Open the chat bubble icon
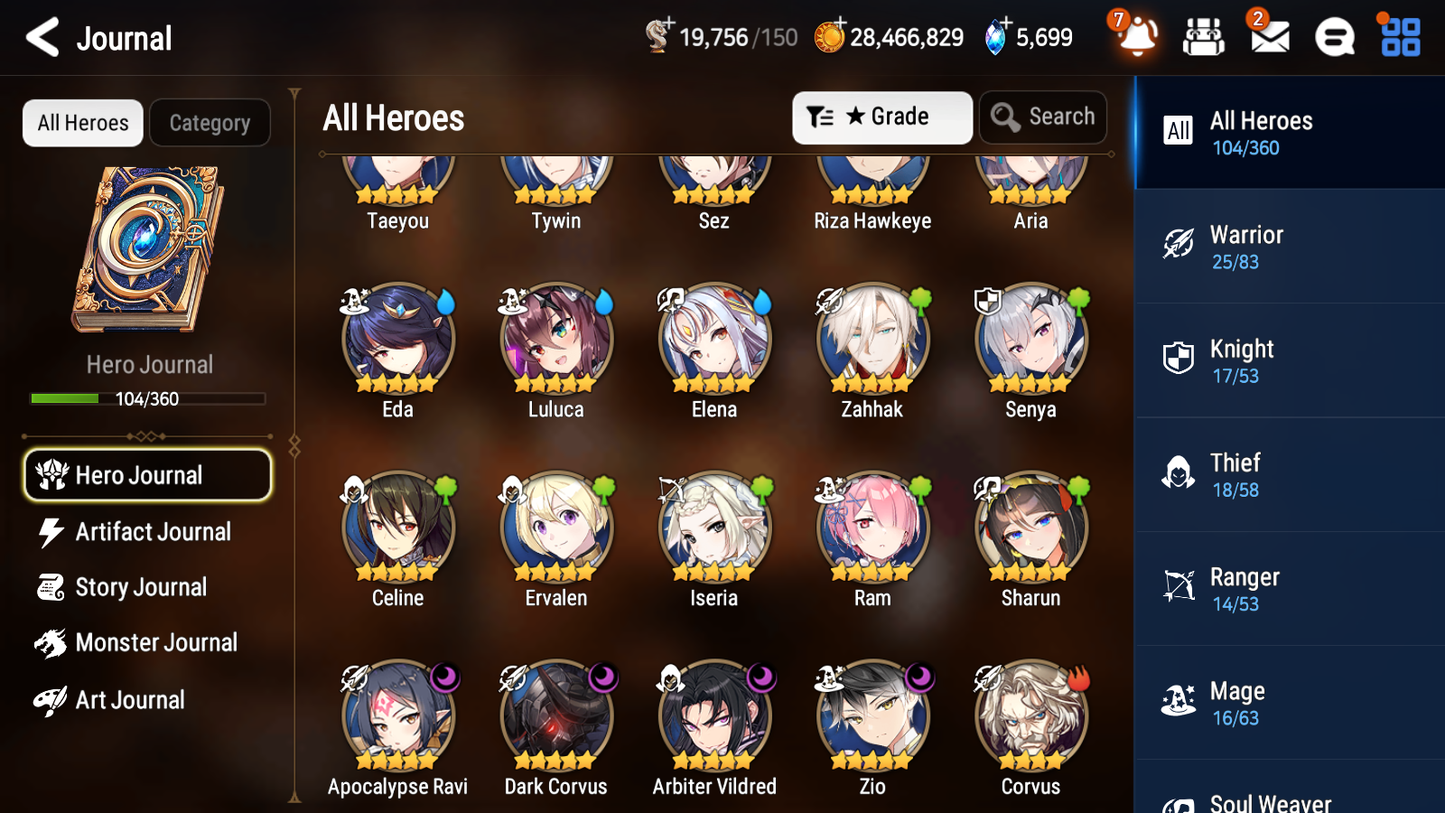 click(x=1333, y=36)
